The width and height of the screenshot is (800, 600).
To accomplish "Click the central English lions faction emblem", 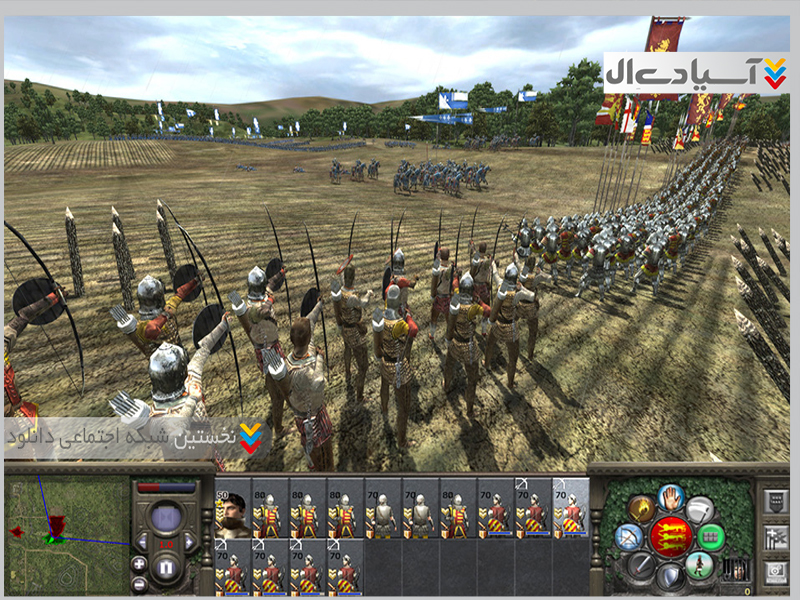I will pyautogui.click(x=671, y=537).
